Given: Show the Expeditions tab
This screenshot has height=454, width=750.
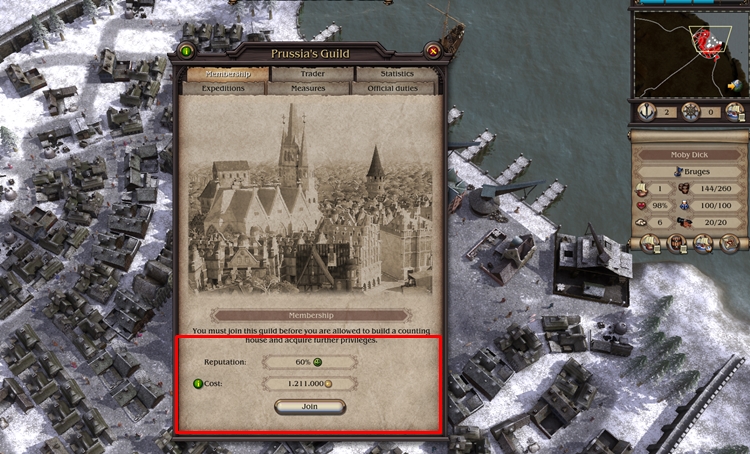Looking at the screenshot, I should point(223,88).
